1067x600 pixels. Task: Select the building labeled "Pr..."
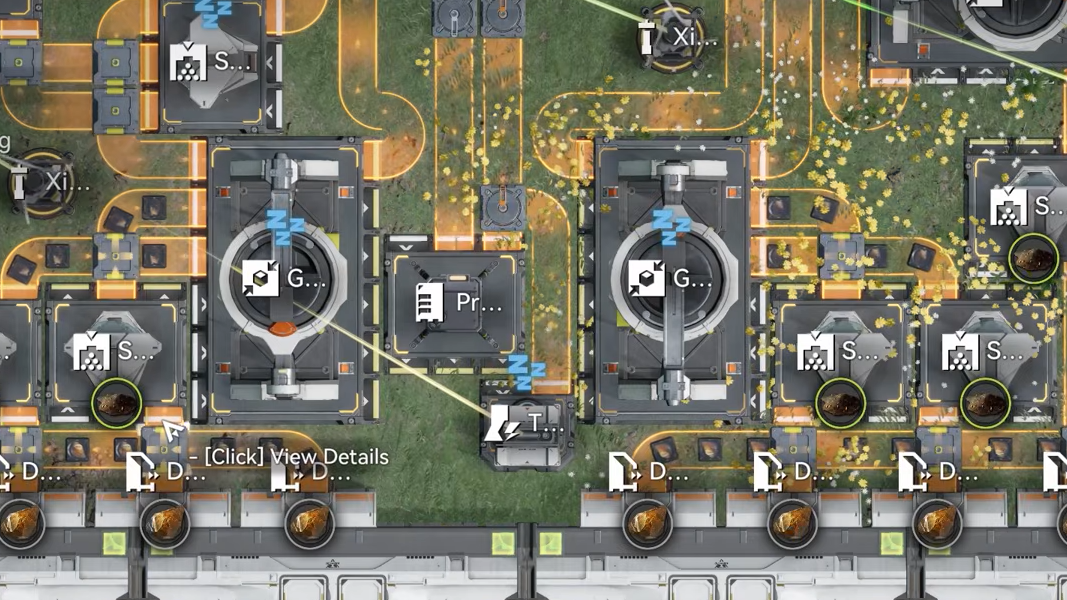(456, 304)
